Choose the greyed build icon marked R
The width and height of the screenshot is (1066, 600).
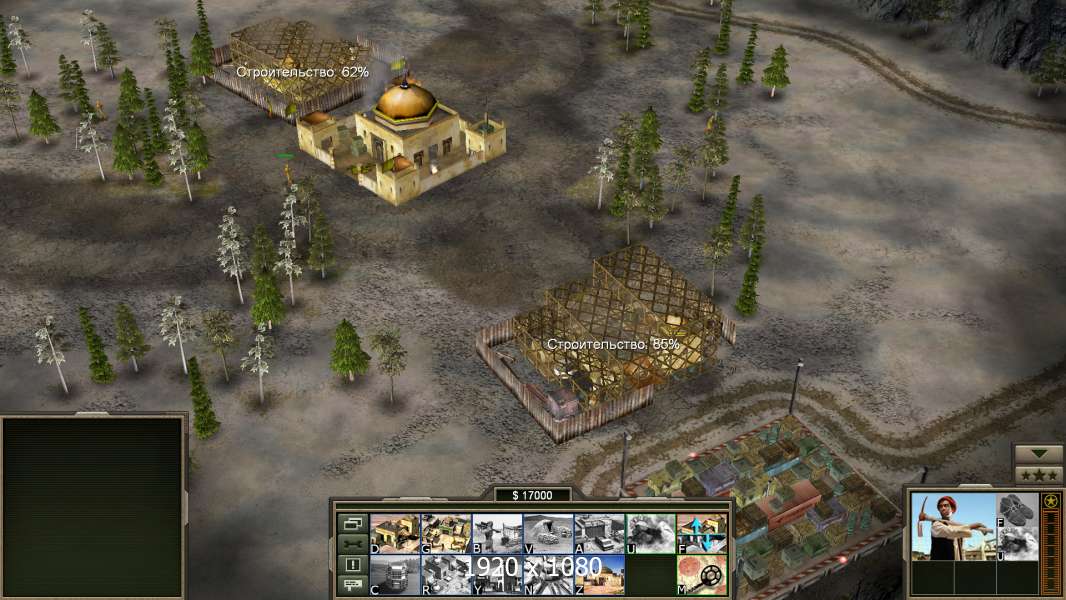(x=446, y=575)
